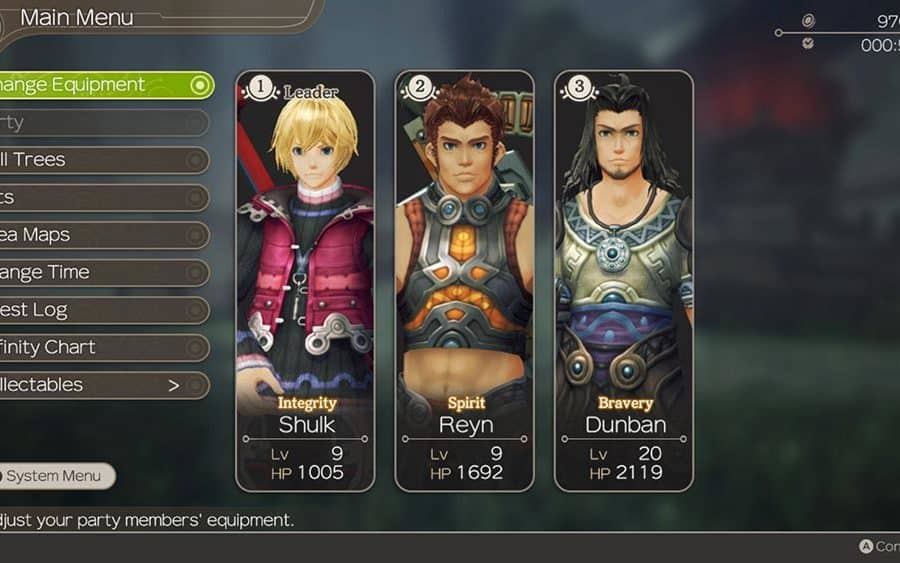Show the Affinity Chart
Viewport: 900px width, 563px height.
point(100,347)
